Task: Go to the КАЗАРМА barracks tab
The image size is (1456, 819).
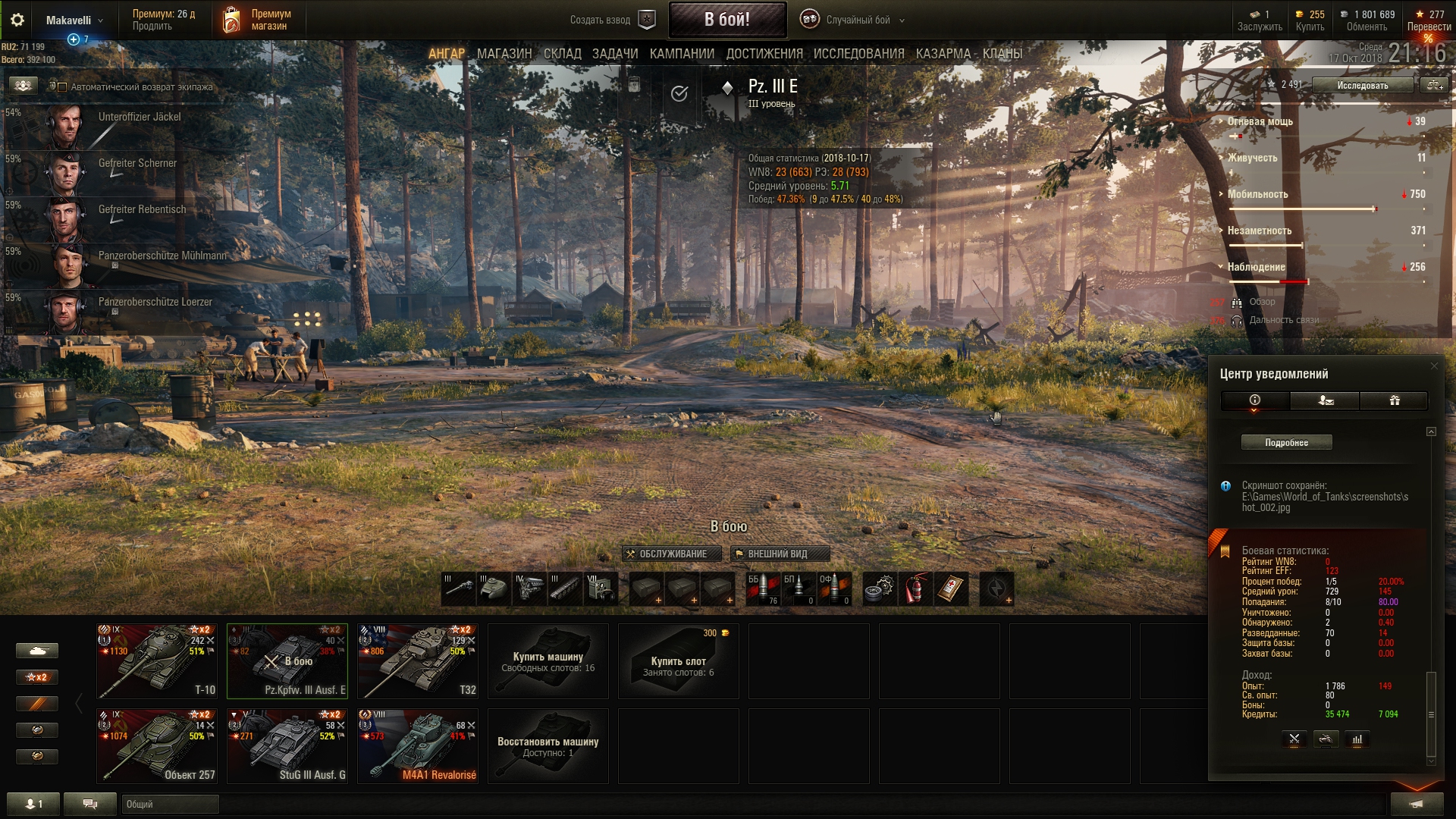Action: [x=943, y=54]
